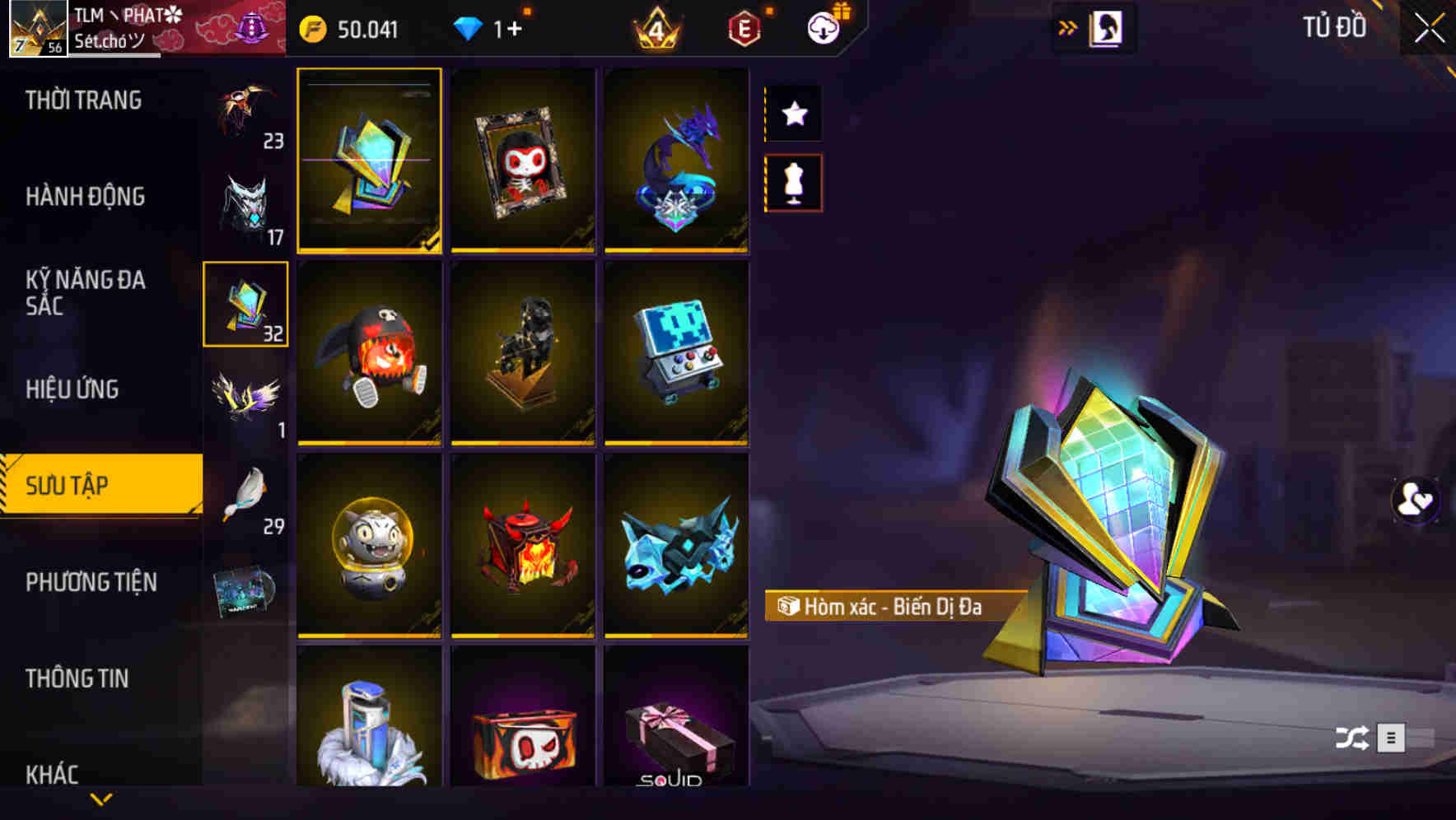Open the PHƯƠNG TIỆN menu item
1456x820 pixels.
[x=91, y=582]
